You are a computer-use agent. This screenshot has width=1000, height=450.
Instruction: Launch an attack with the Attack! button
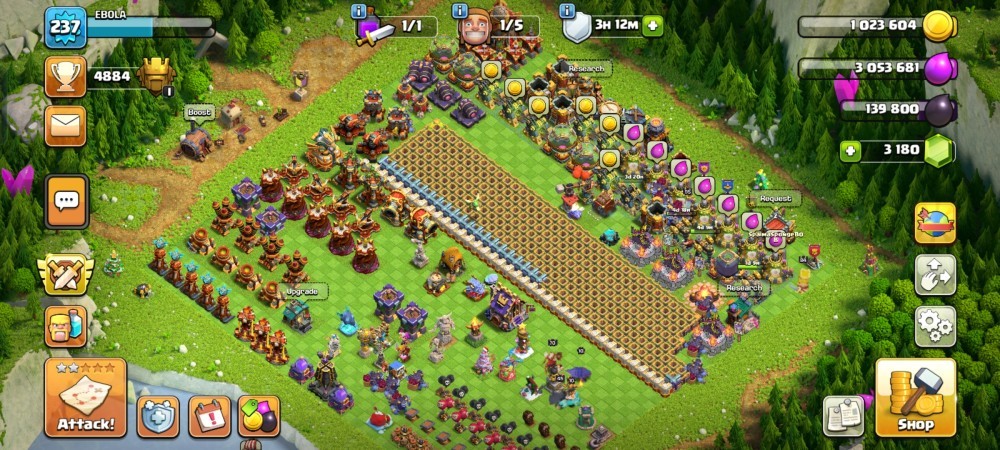point(85,398)
